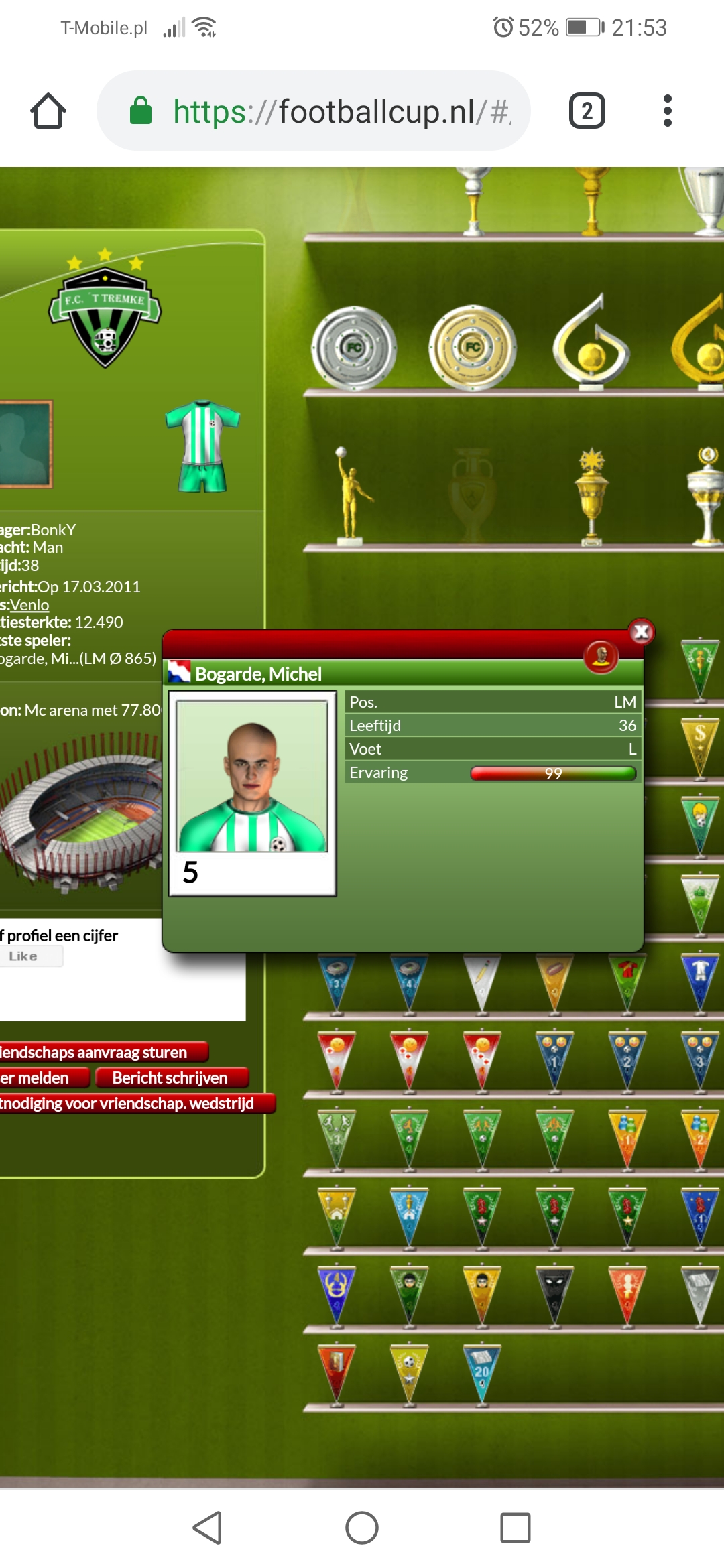This screenshot has width=724, height=1568.
Task: Send a friendship request with aanvraag sturen
Action: 101,1053
